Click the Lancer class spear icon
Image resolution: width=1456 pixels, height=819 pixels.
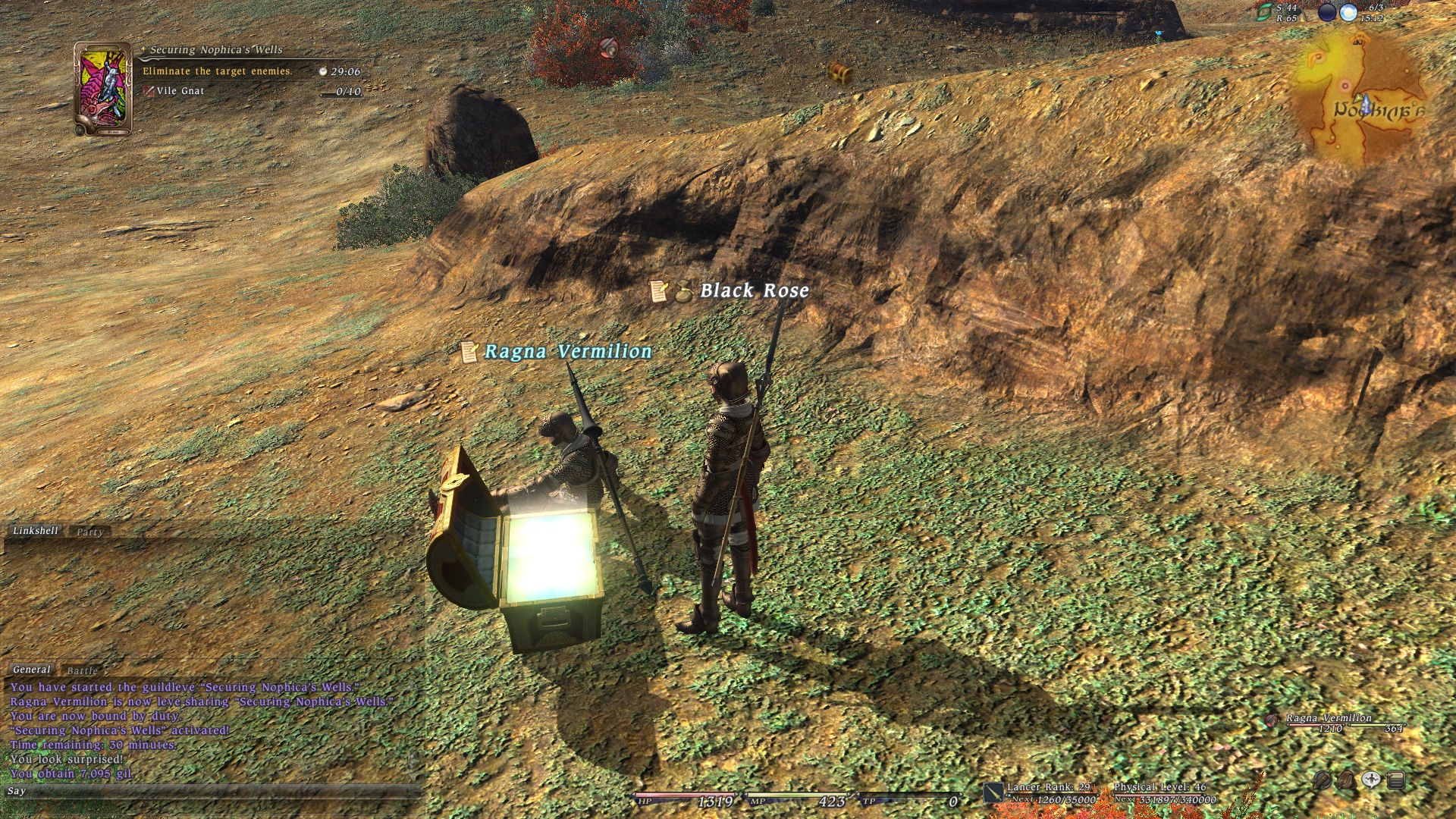993,792
